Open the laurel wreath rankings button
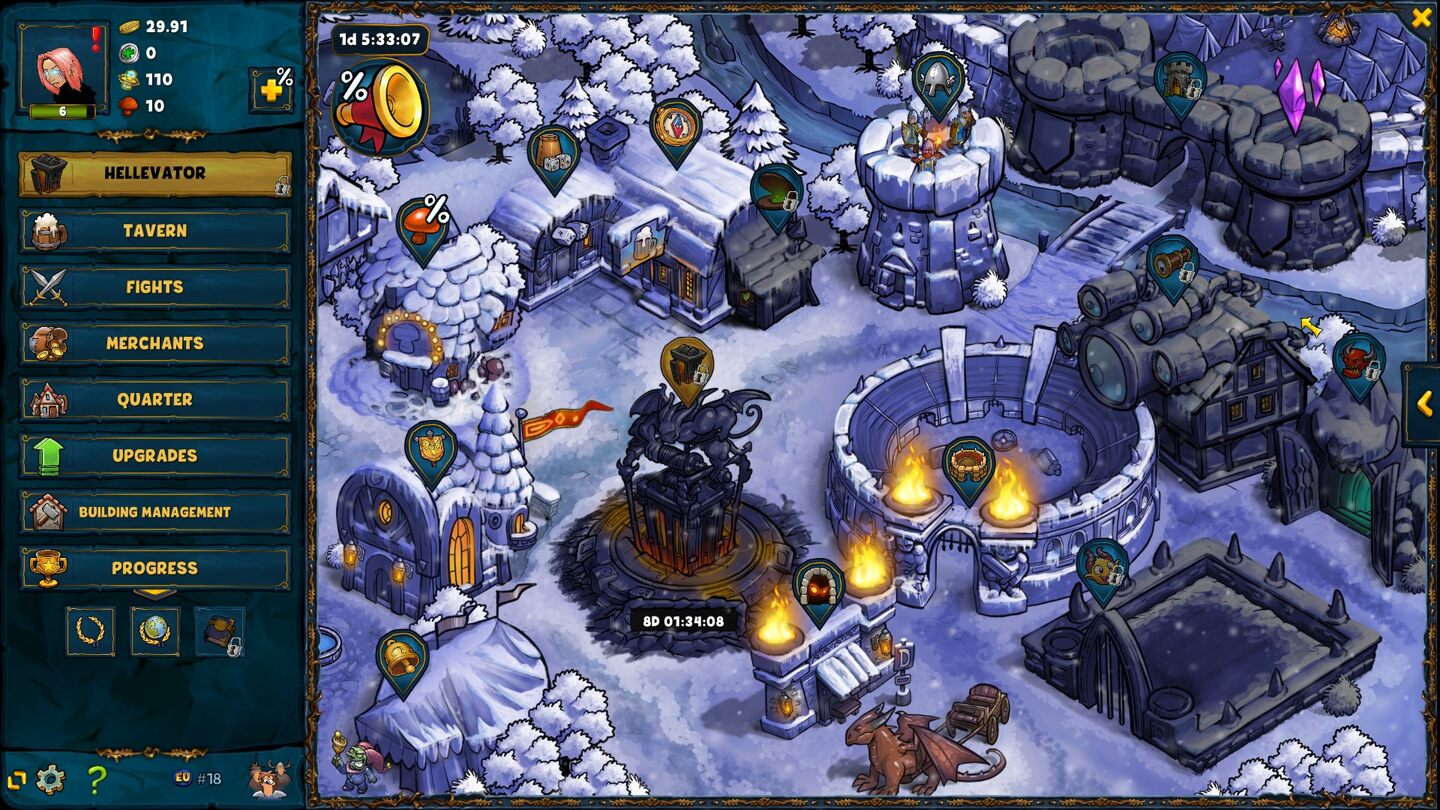Viewport: 1440px width, 810px height. pos(90,632)
